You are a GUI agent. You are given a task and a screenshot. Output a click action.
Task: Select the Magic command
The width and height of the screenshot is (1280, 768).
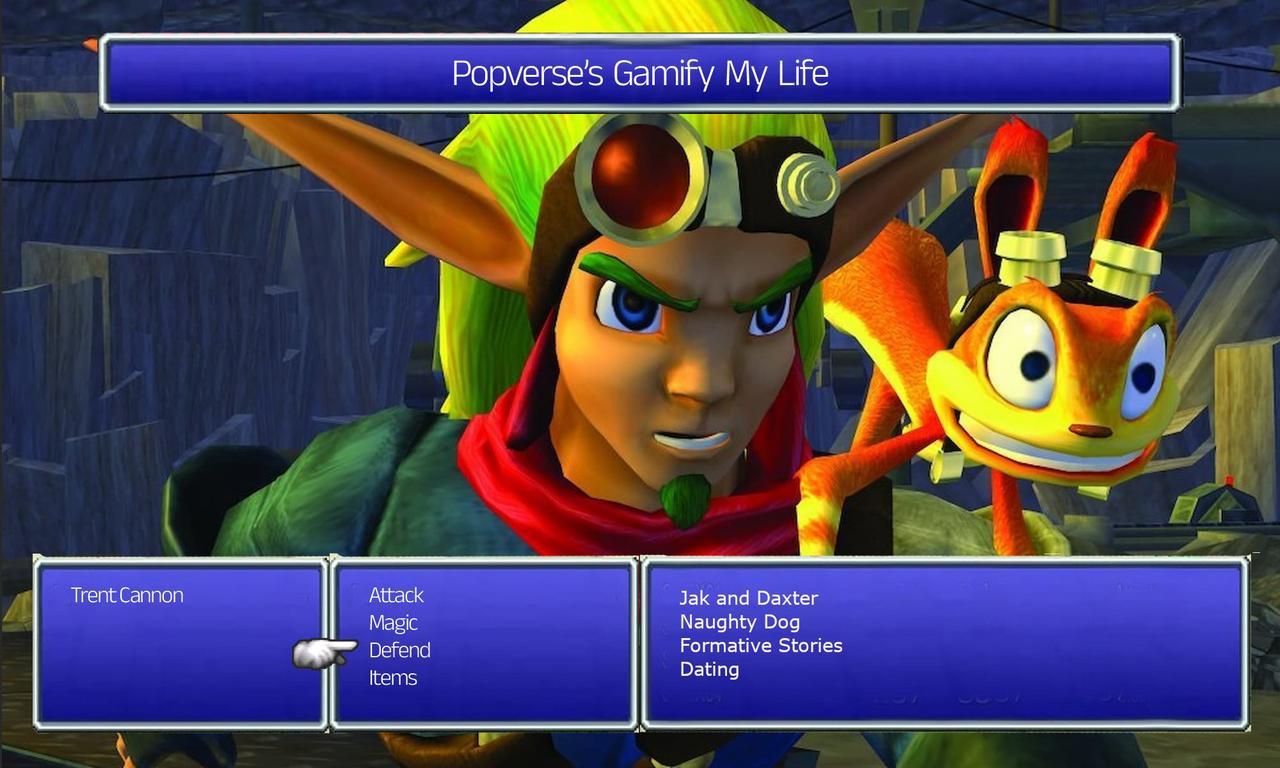pos(393,623)
